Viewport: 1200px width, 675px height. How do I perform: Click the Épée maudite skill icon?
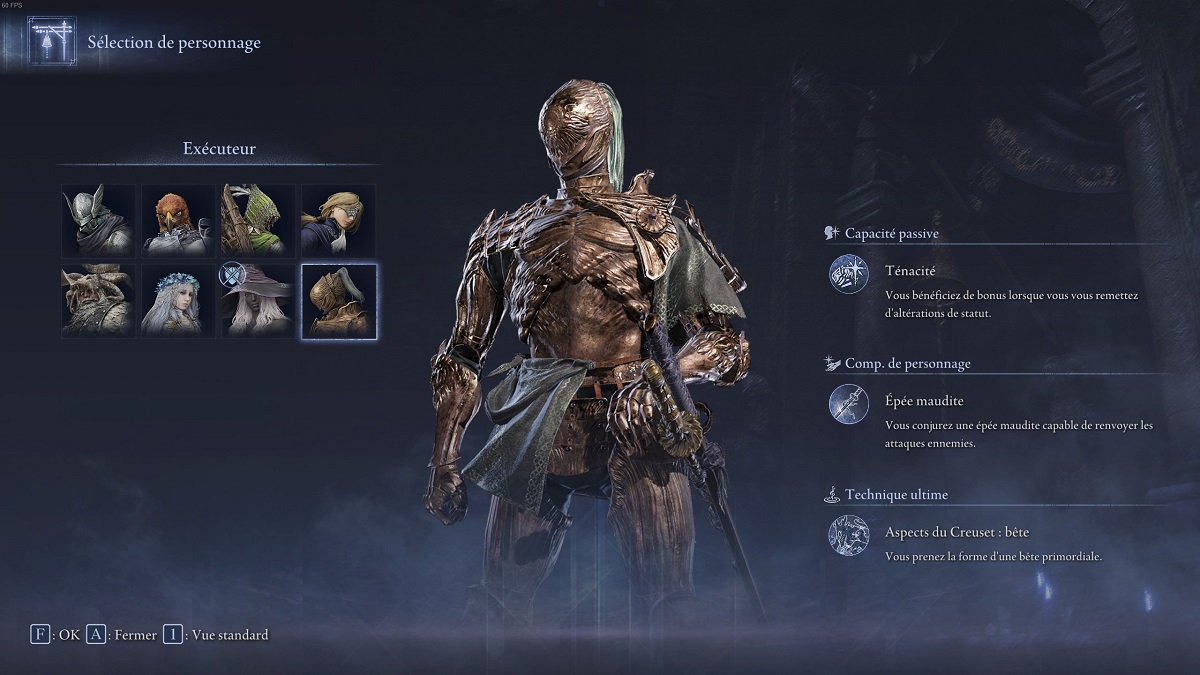click(x=849, y=405)
